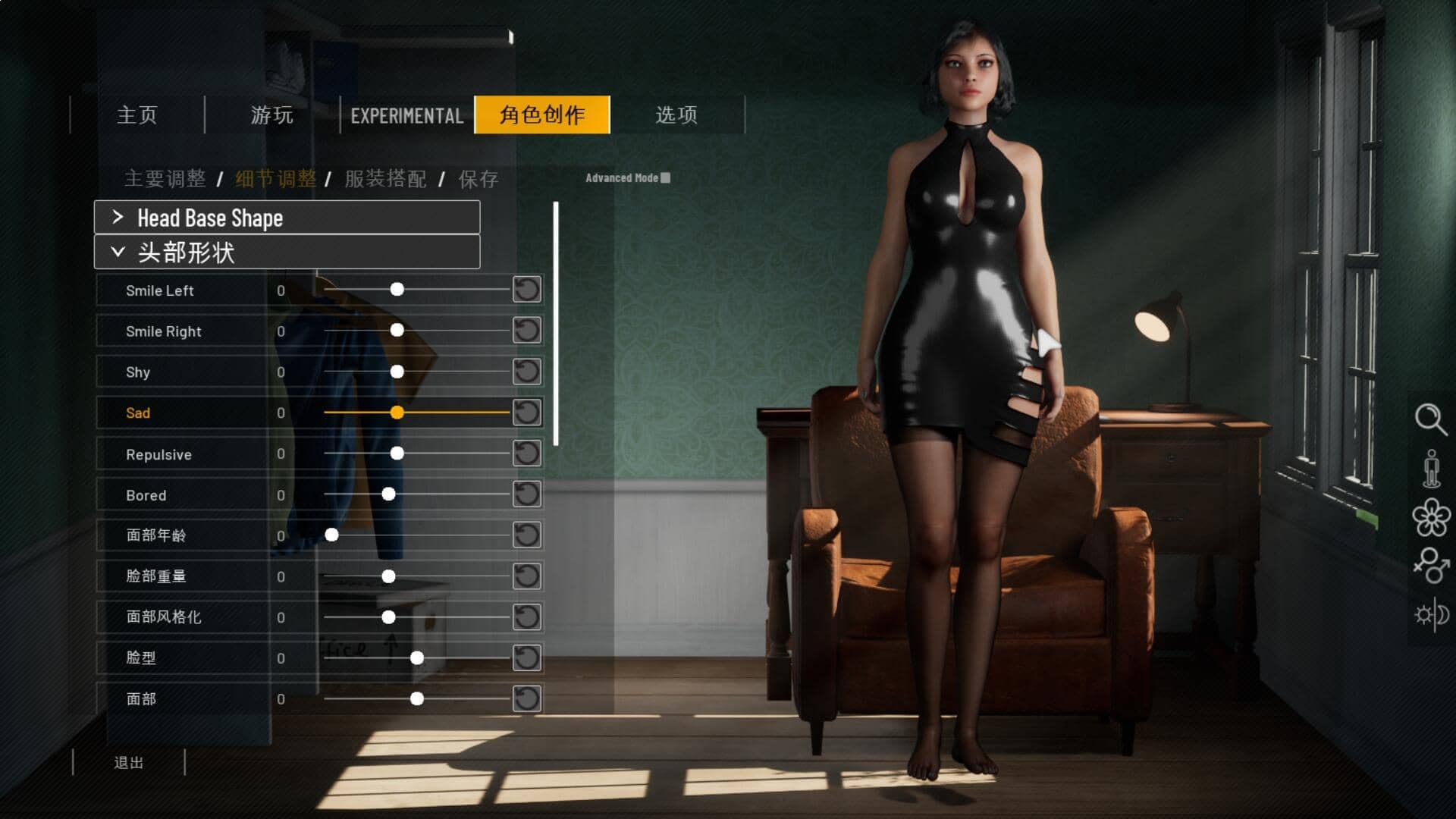Go to the 主要调整 step
Image resolution: width=1456 pixels, height=819 pixels.
[x=165, y=179]
